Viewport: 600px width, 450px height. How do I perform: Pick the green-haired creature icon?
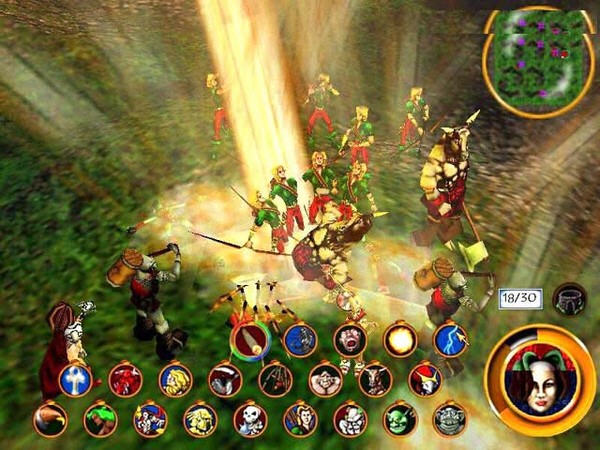[100, 420]
